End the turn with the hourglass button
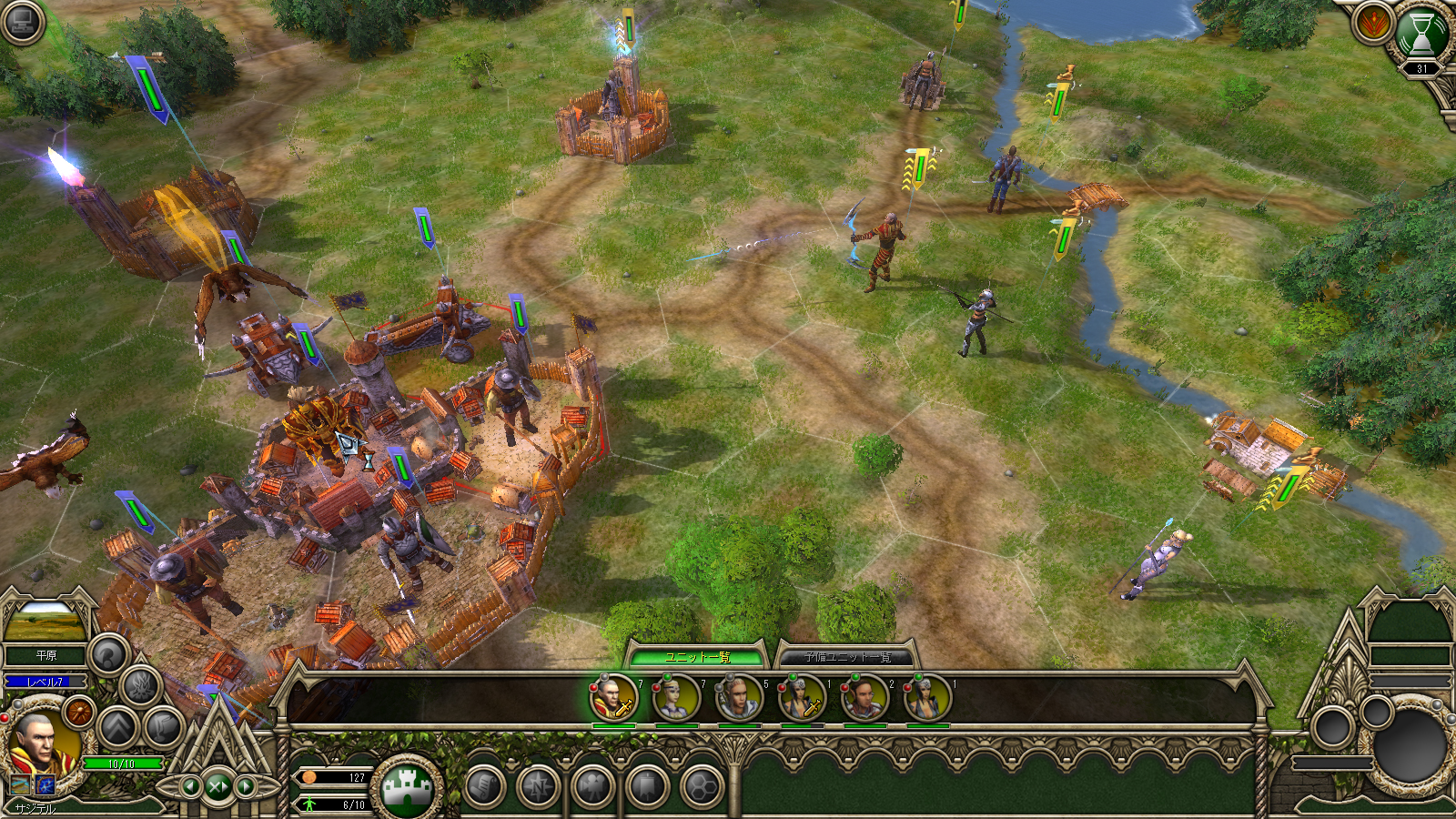 [1421, 34]
